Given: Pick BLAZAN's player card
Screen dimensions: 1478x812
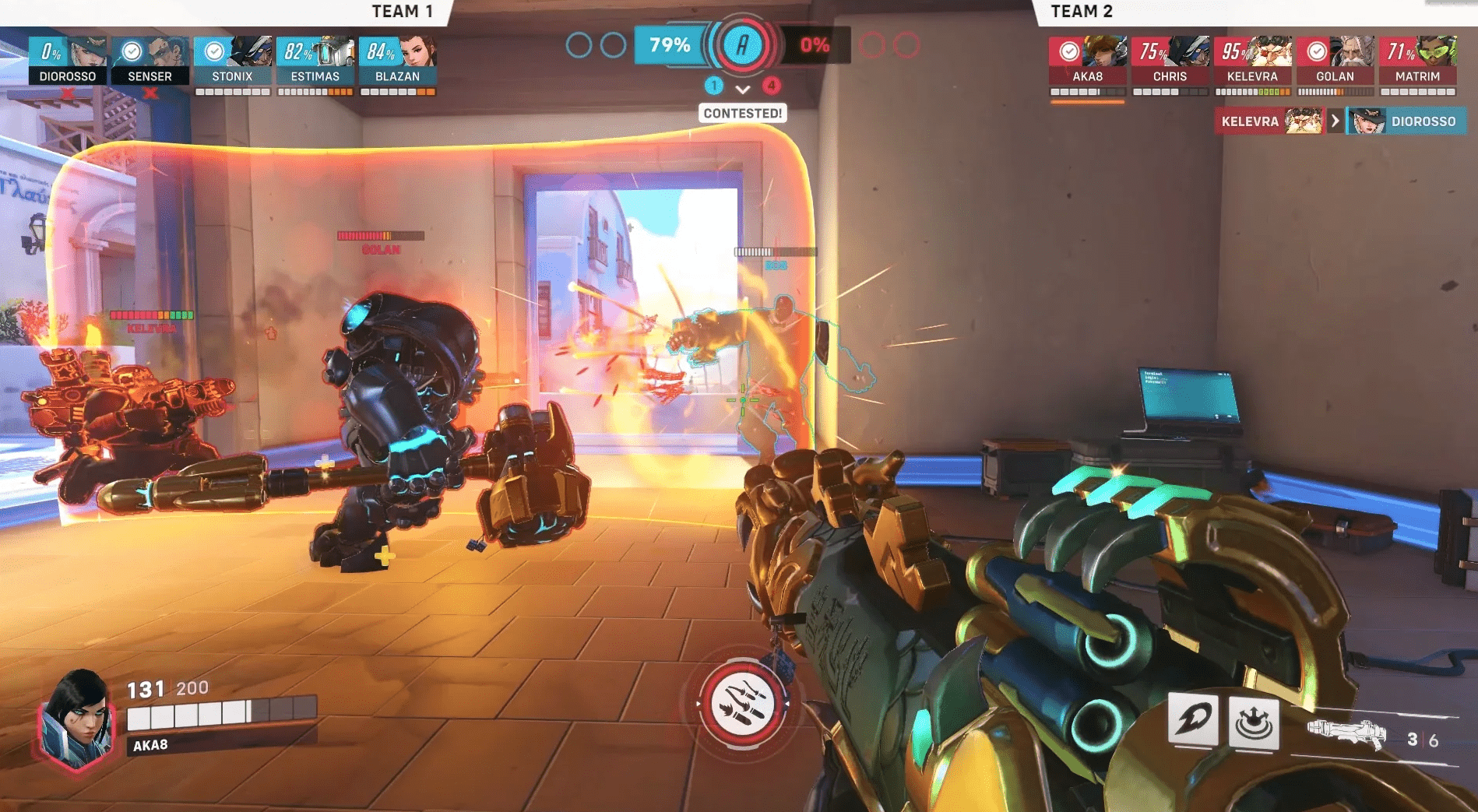Looking at the screenshot, I should pos(397,60).
